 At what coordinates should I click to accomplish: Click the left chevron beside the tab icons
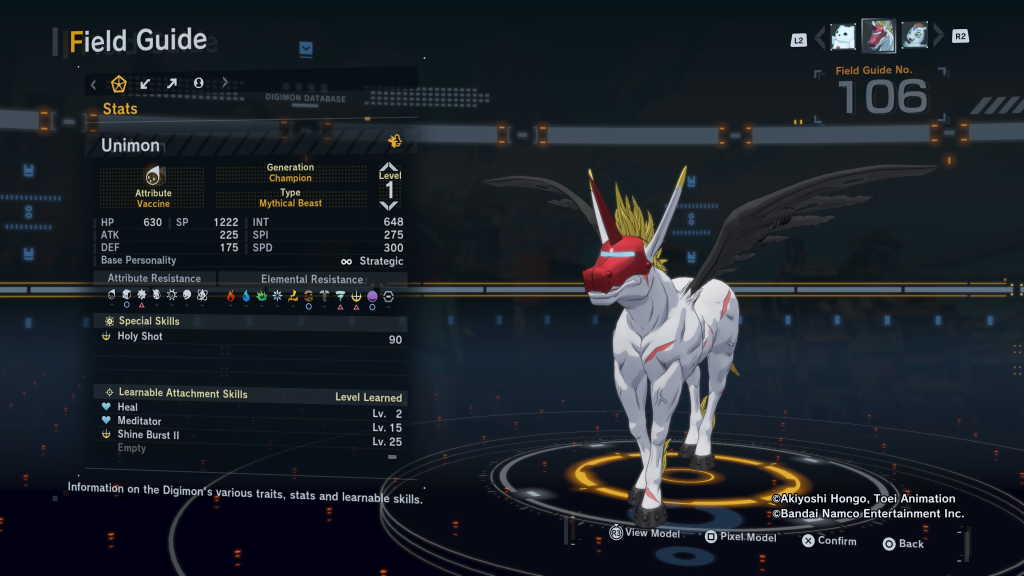pos(93,83)
